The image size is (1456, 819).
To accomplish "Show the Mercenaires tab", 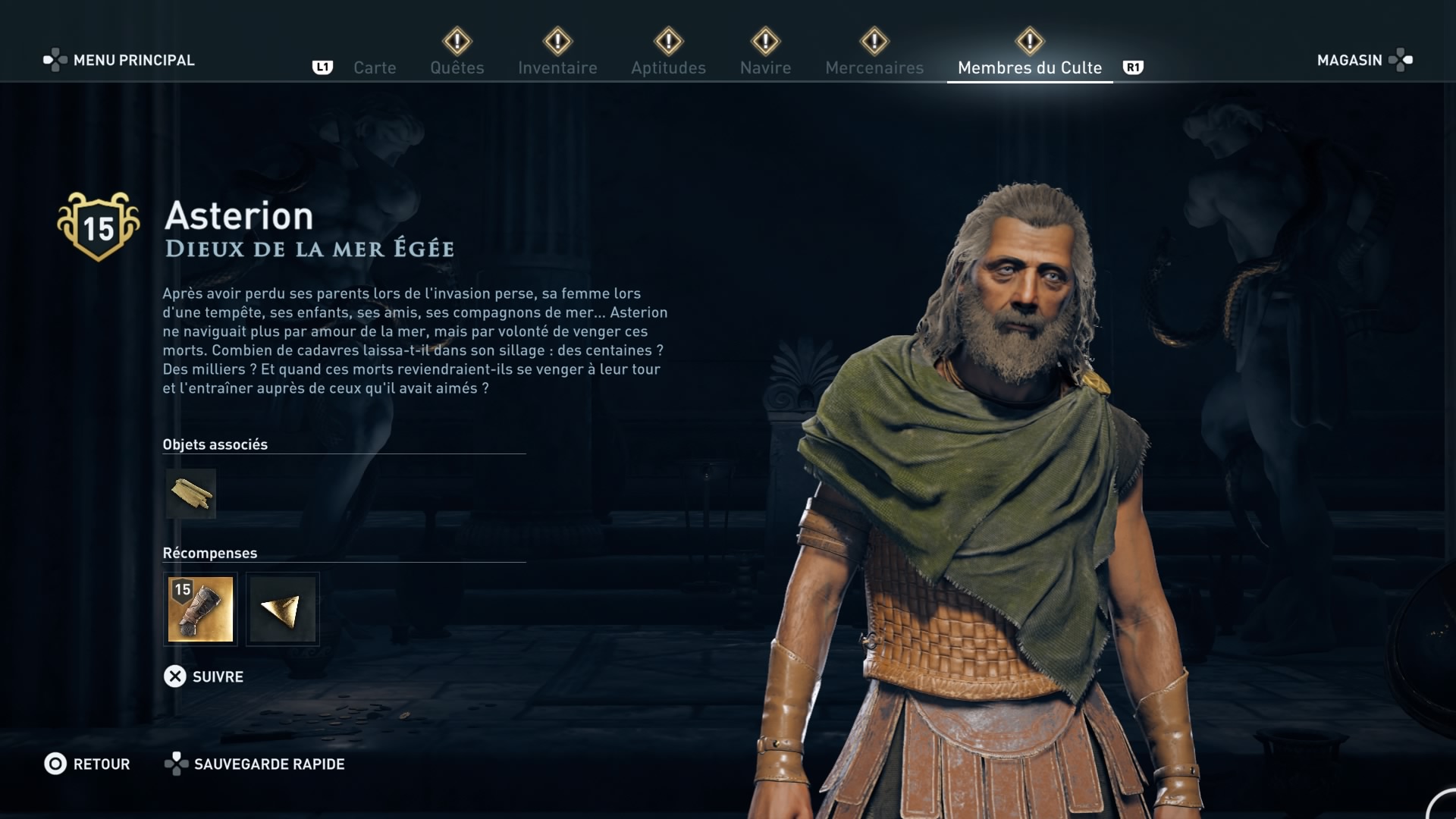I will (874, 67).
